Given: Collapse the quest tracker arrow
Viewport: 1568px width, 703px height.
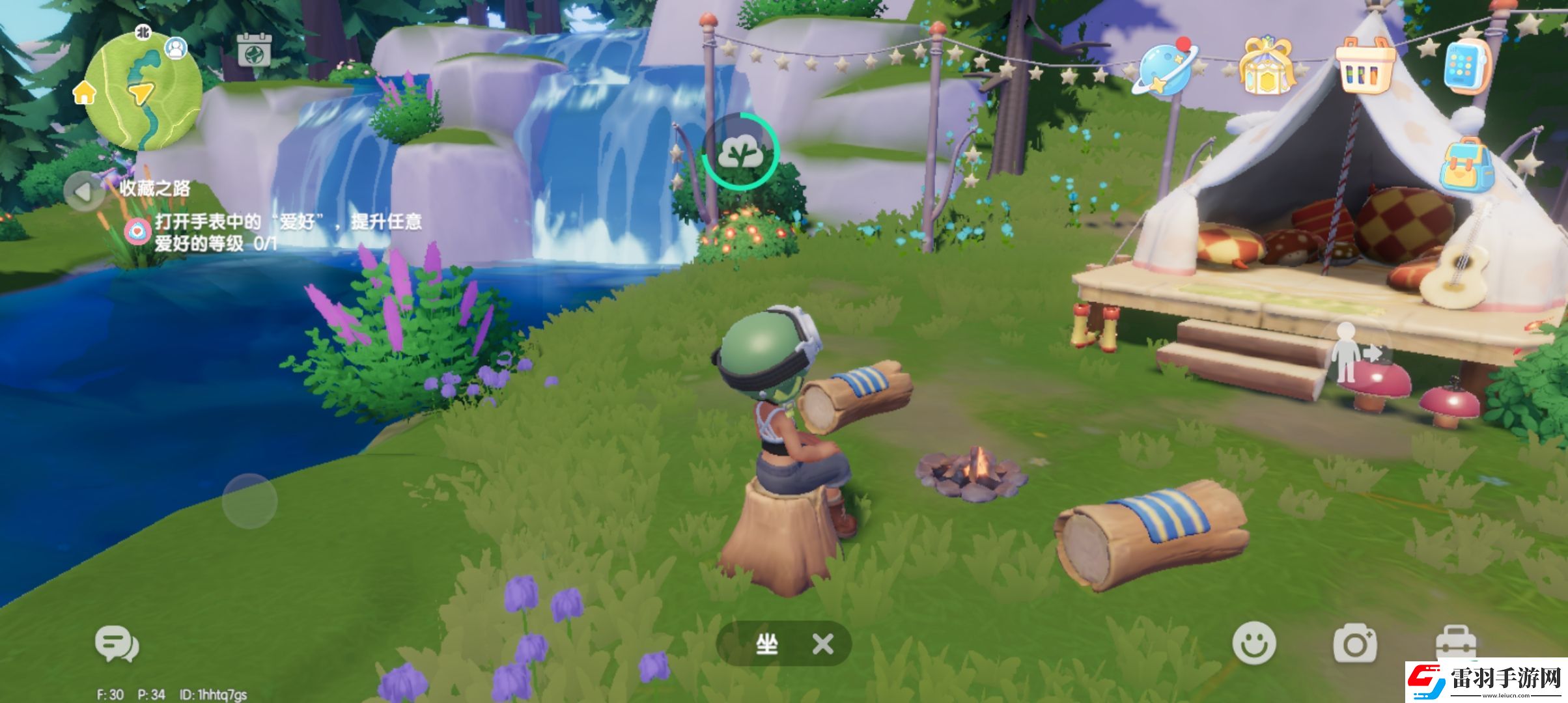Looking at the screenshot, I should click(84, 191).
